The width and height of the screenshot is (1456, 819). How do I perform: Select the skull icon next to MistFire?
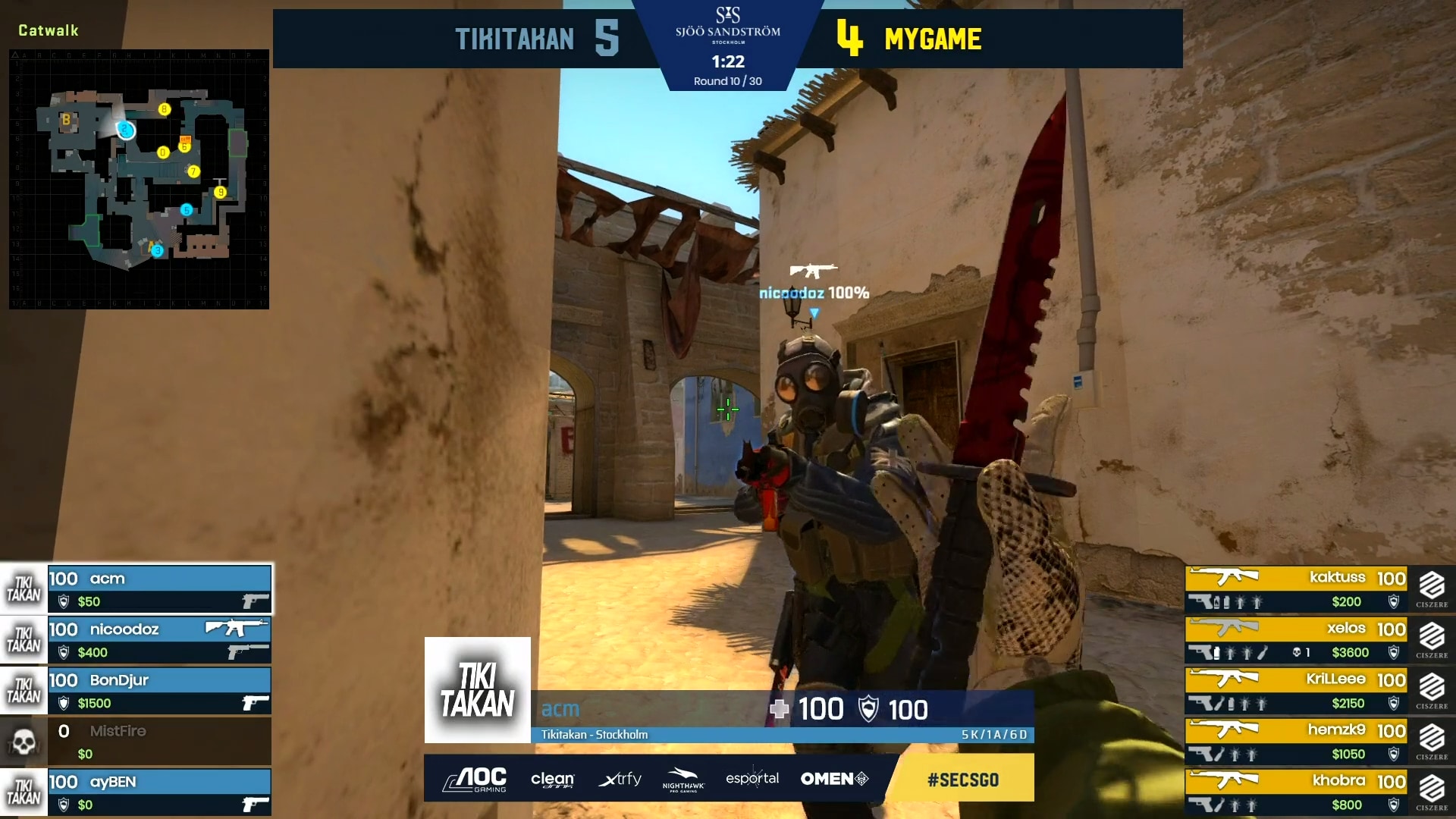23,741
